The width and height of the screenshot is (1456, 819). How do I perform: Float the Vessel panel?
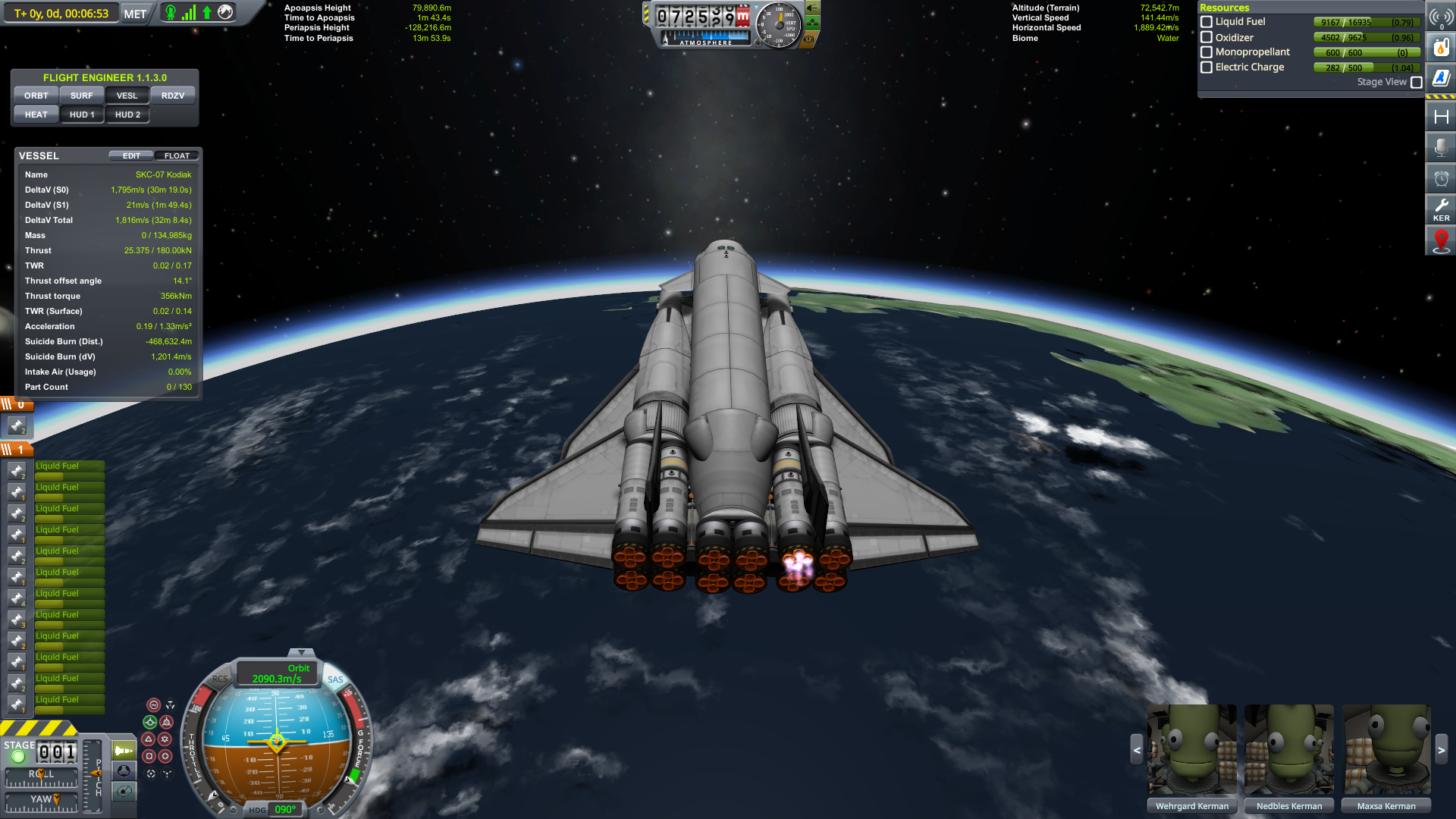tap(177, 155)
